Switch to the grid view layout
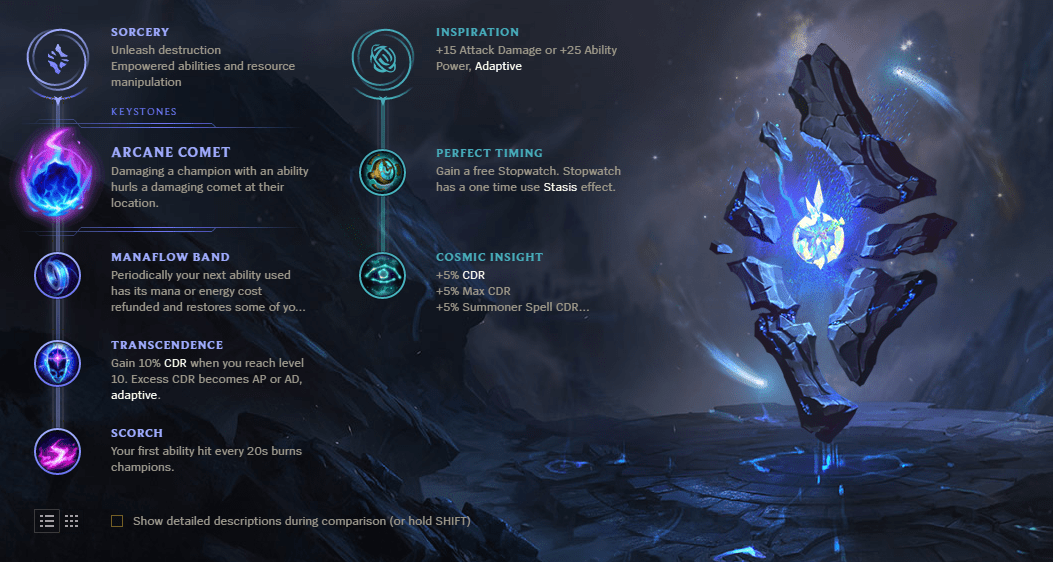Image resolution: width=1053 pixels, height=562 pixels. (x=72, y=521)
